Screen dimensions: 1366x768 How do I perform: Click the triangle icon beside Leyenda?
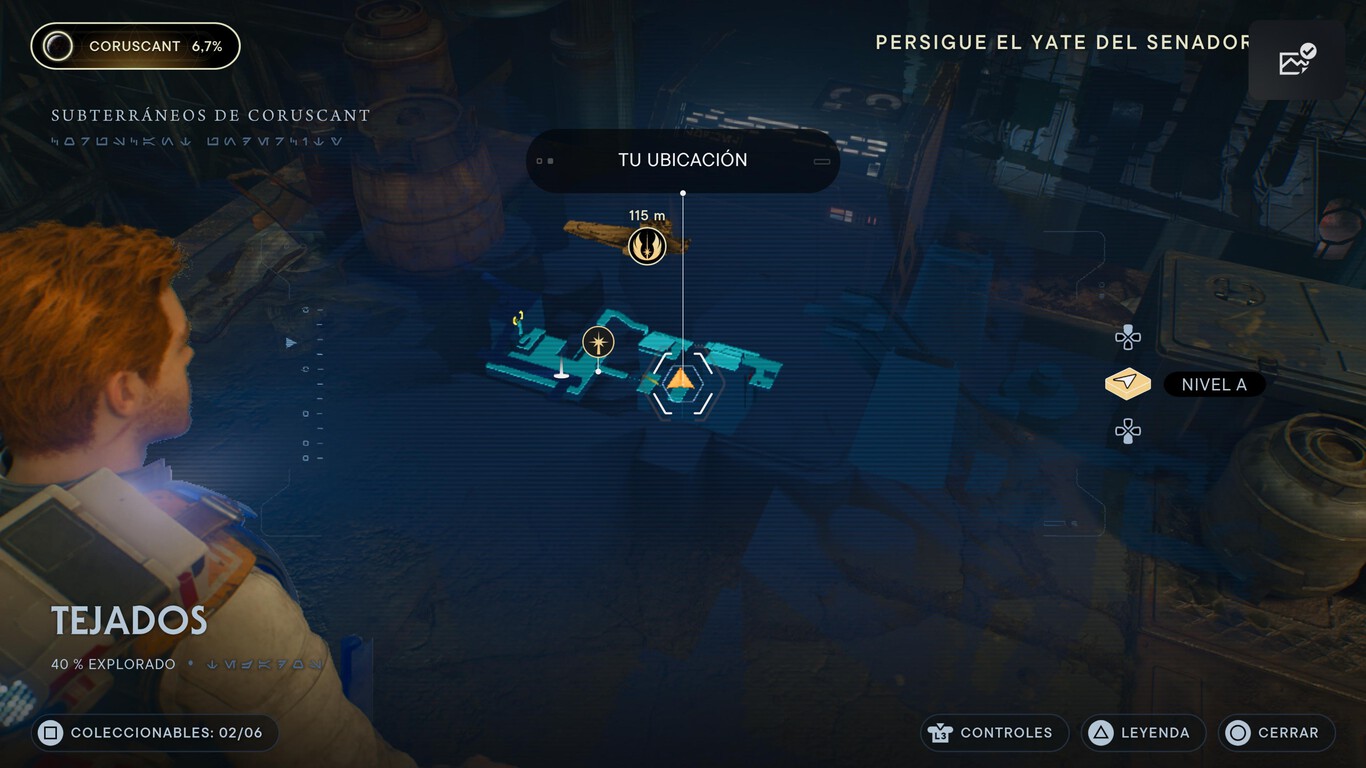tap(1101, 733)
